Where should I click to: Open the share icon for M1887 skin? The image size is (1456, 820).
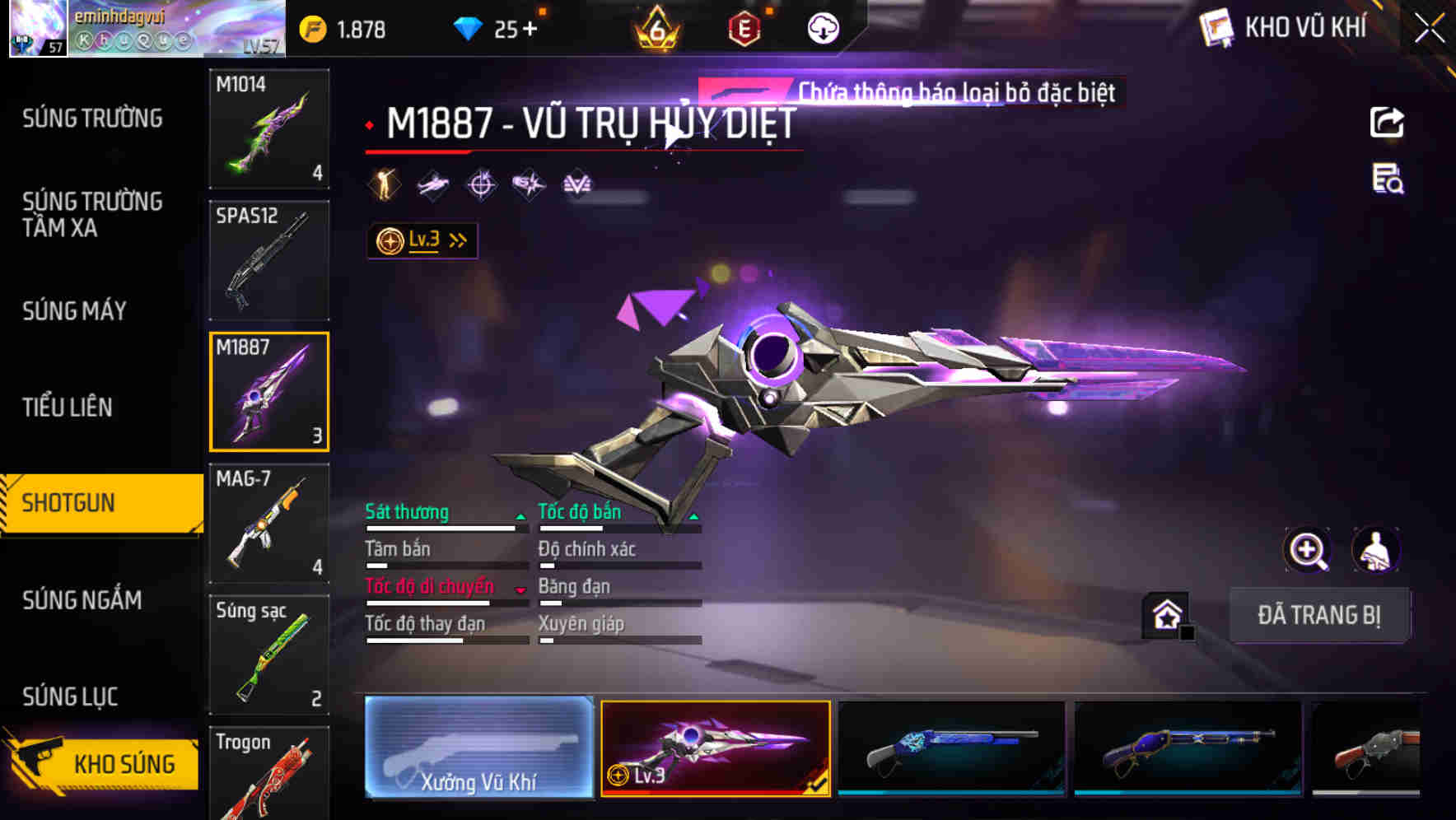1387,122
